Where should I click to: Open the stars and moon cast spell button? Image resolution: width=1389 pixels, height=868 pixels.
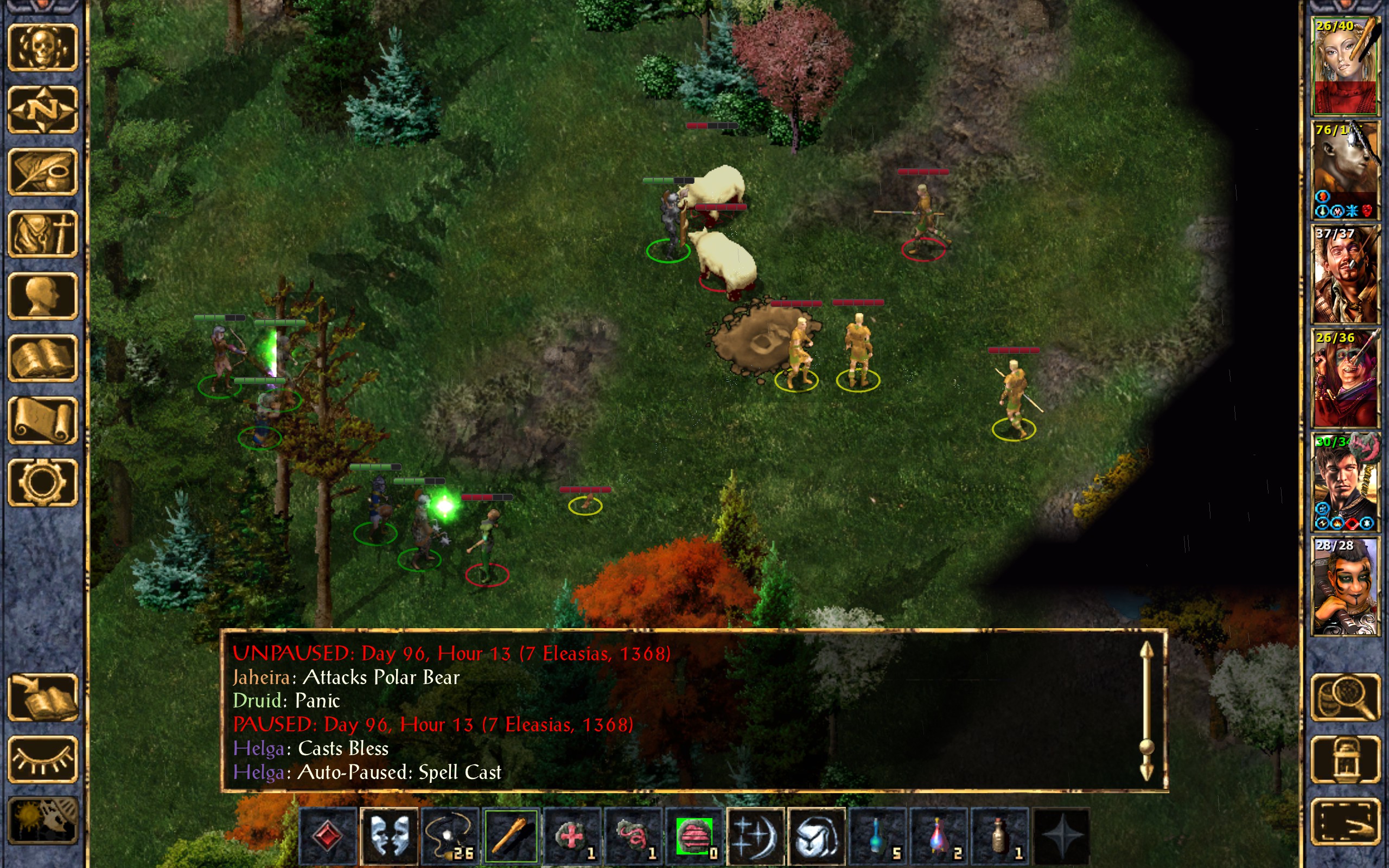pyautogui.click(x=755, y=836)
